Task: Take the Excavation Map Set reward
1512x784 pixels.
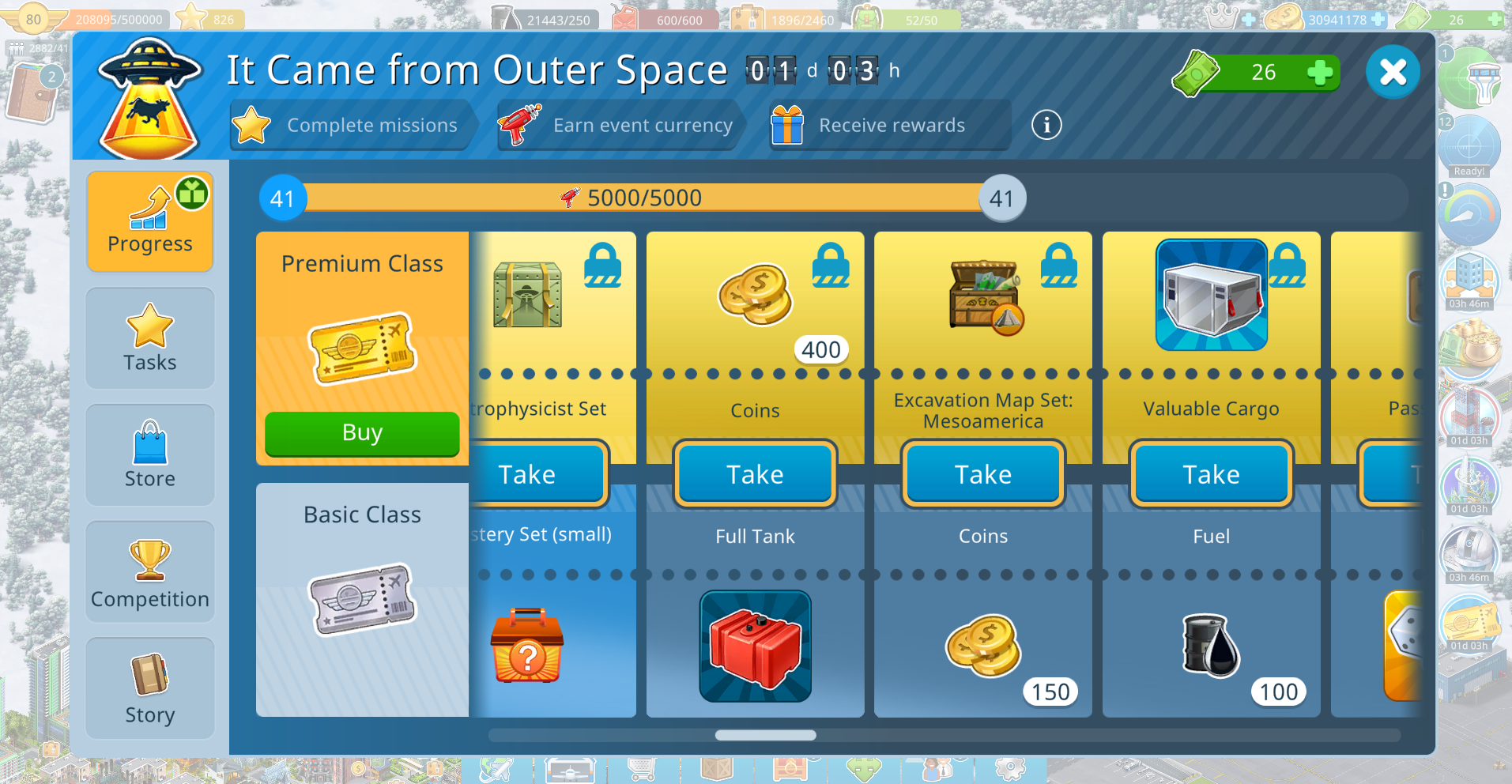Action: pos(983,473)
